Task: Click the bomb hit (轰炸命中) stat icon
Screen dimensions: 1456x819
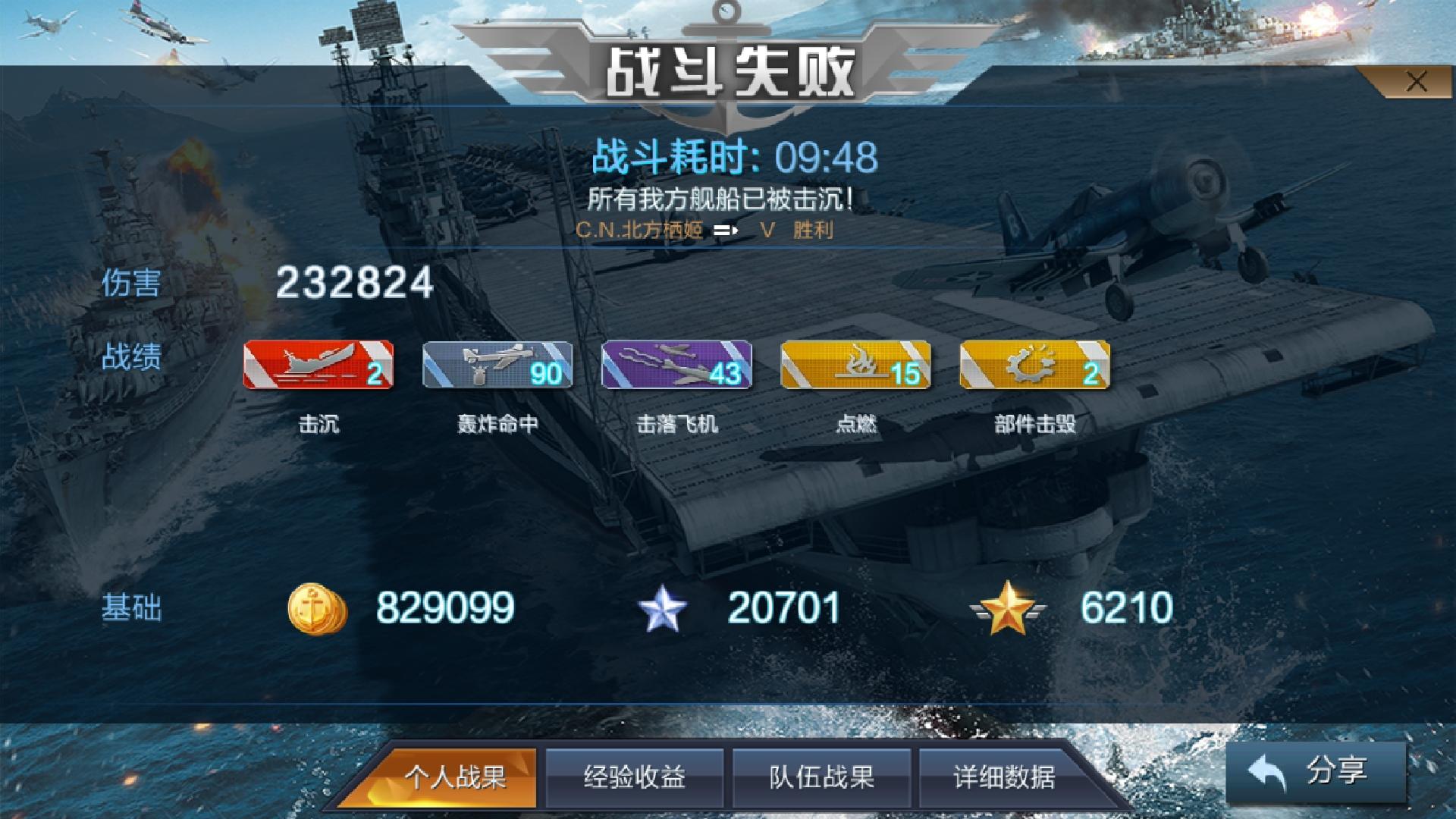Action: click(499, 366)
